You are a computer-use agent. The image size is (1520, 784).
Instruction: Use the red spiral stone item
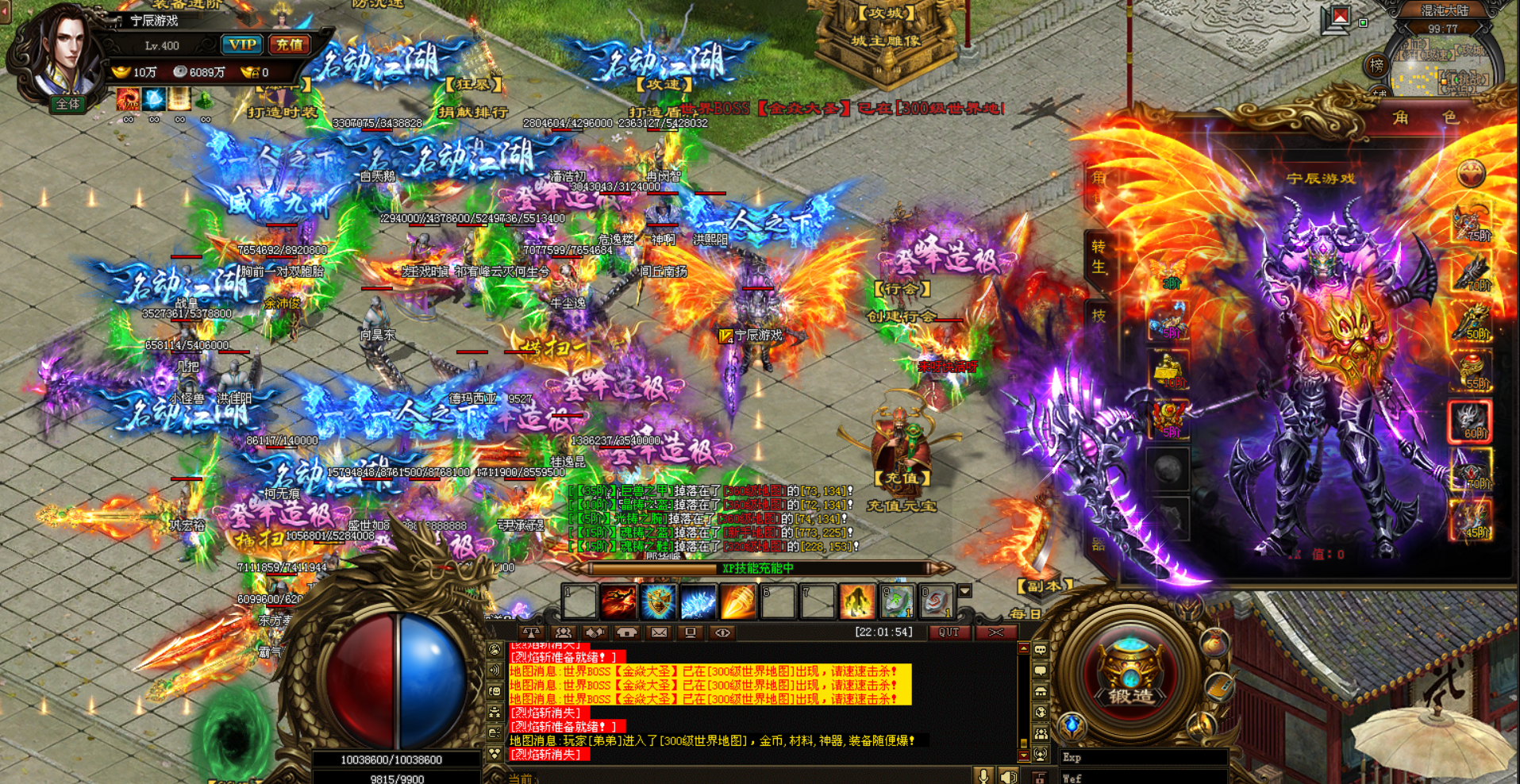[x=937, y=602]
